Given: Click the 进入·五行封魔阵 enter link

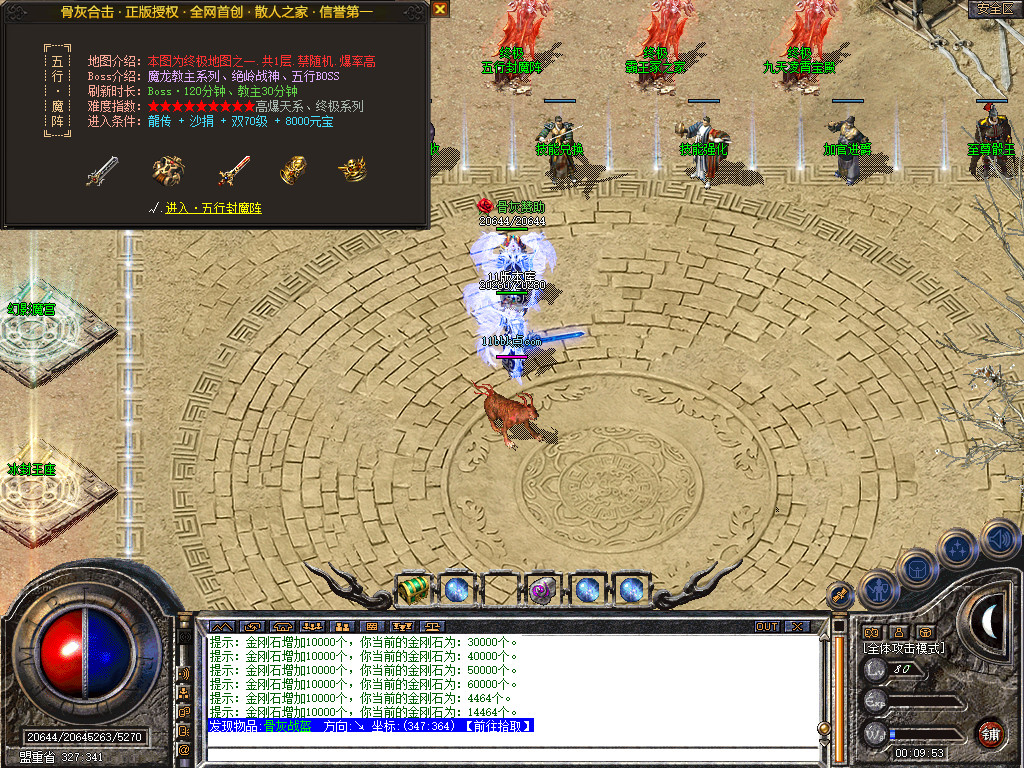Looking at the screenshot, I should coord(213,208).
